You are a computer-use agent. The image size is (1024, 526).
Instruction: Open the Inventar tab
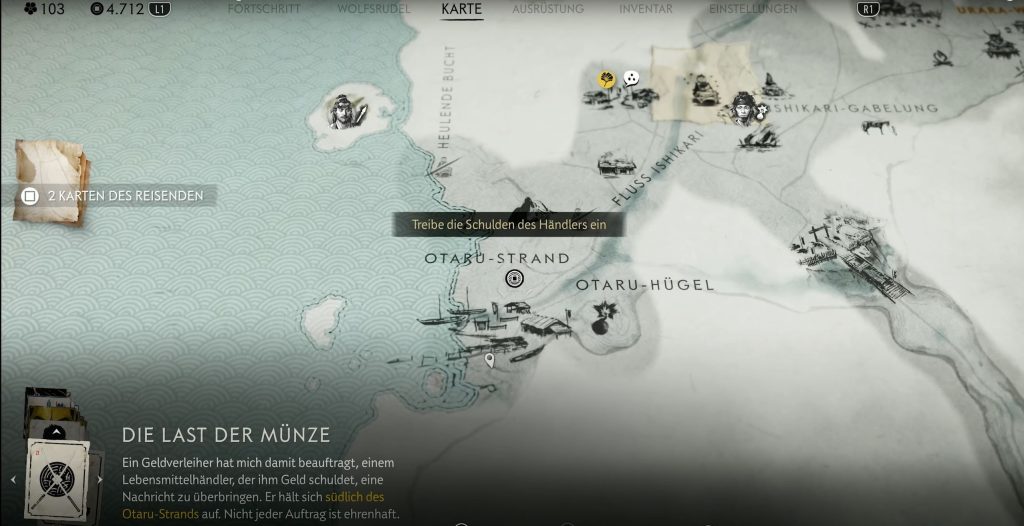(646, 9)
